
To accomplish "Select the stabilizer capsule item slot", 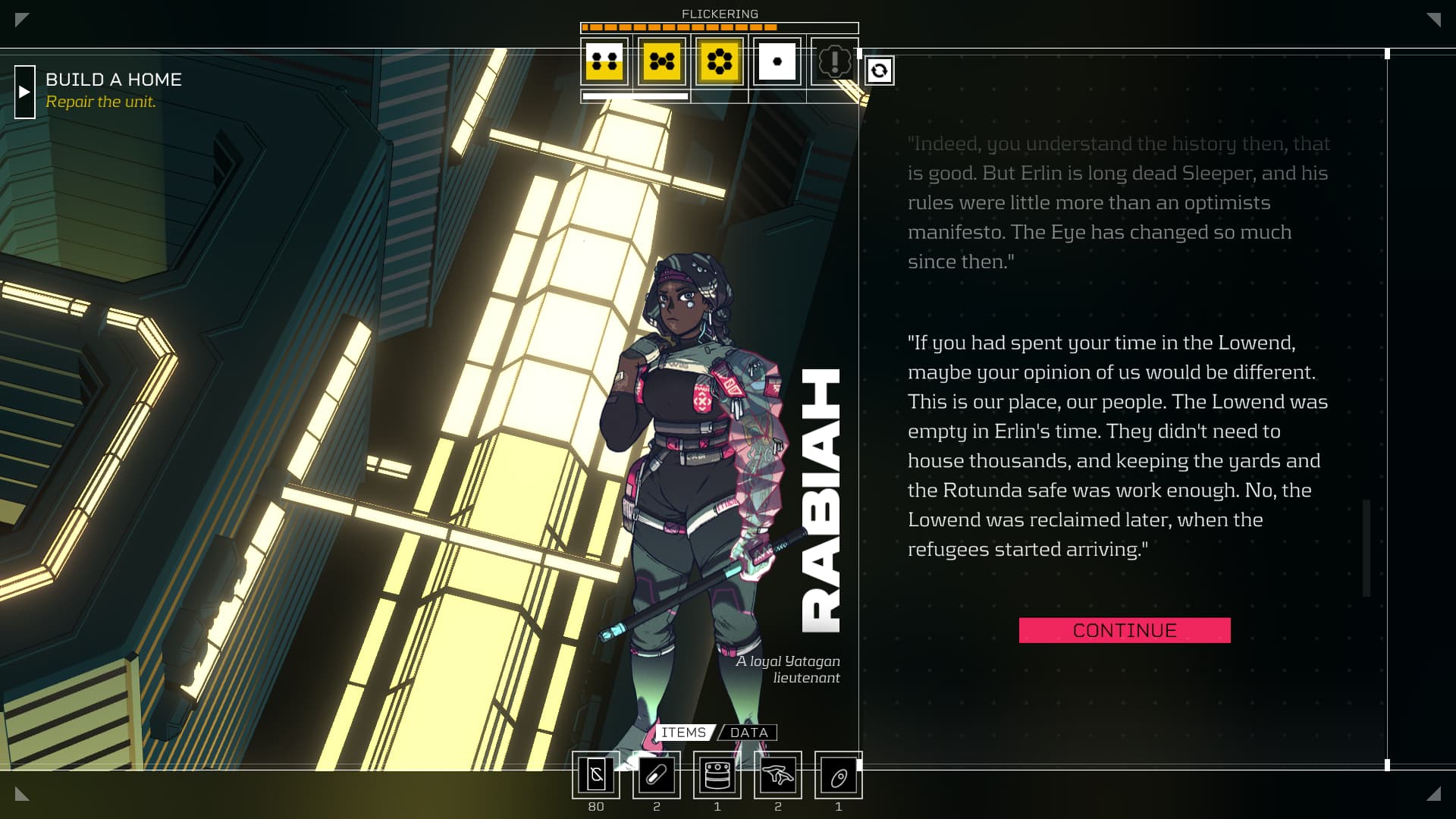I will (x=657, y=775).
